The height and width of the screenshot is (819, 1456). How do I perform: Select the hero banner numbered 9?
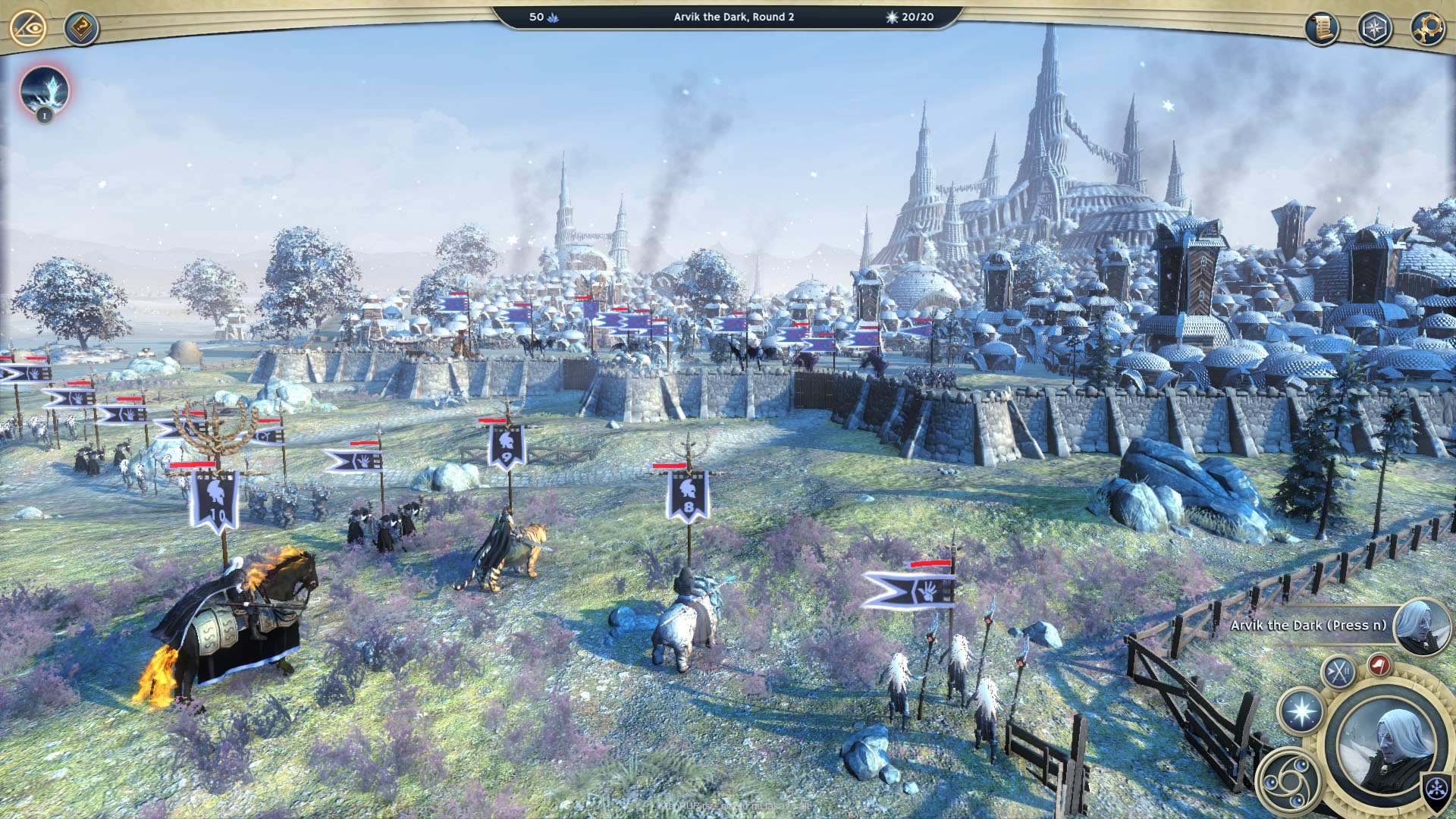[x=507, y=447]
